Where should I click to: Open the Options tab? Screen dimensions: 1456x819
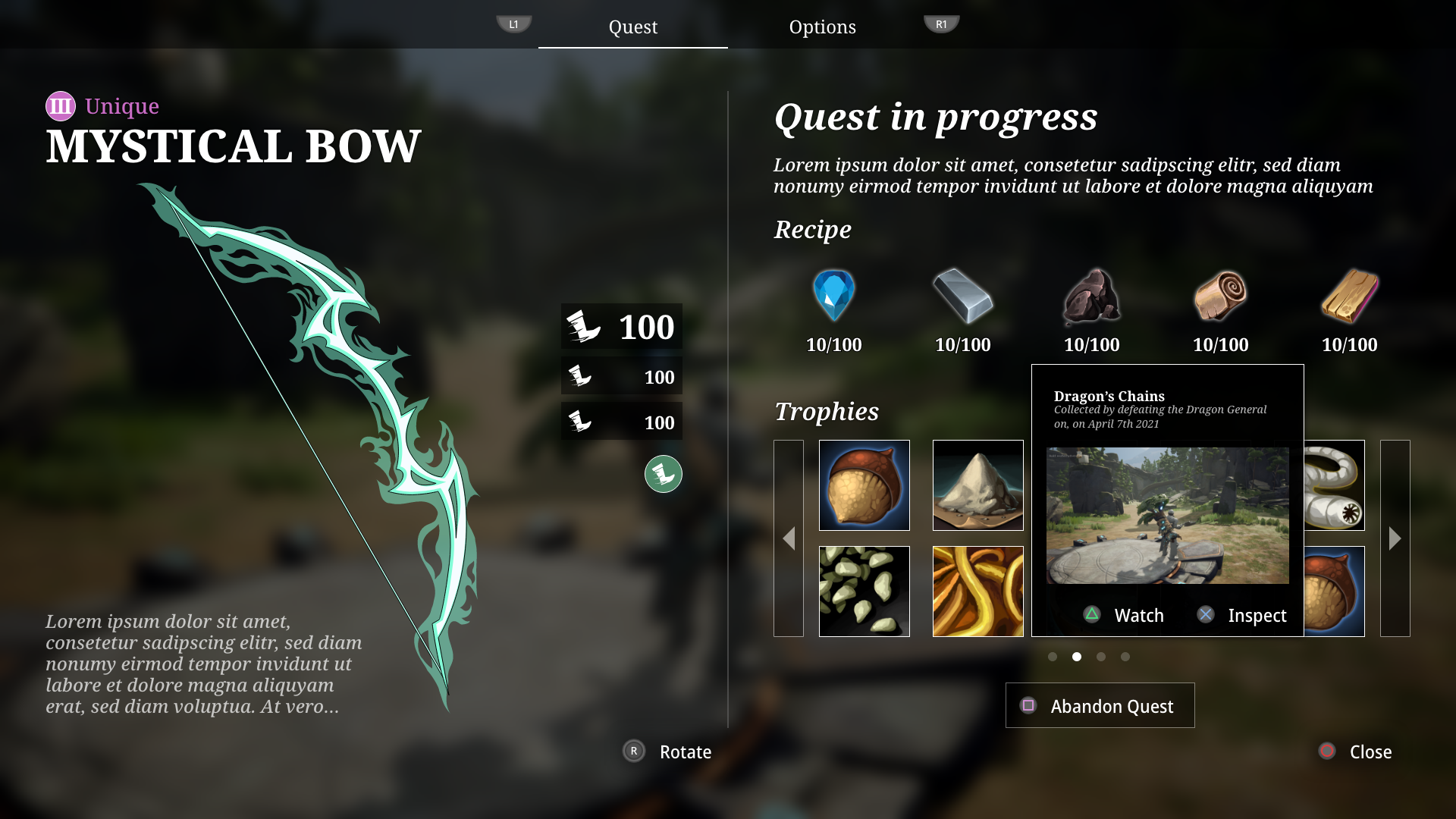click(x=822, y=27)
